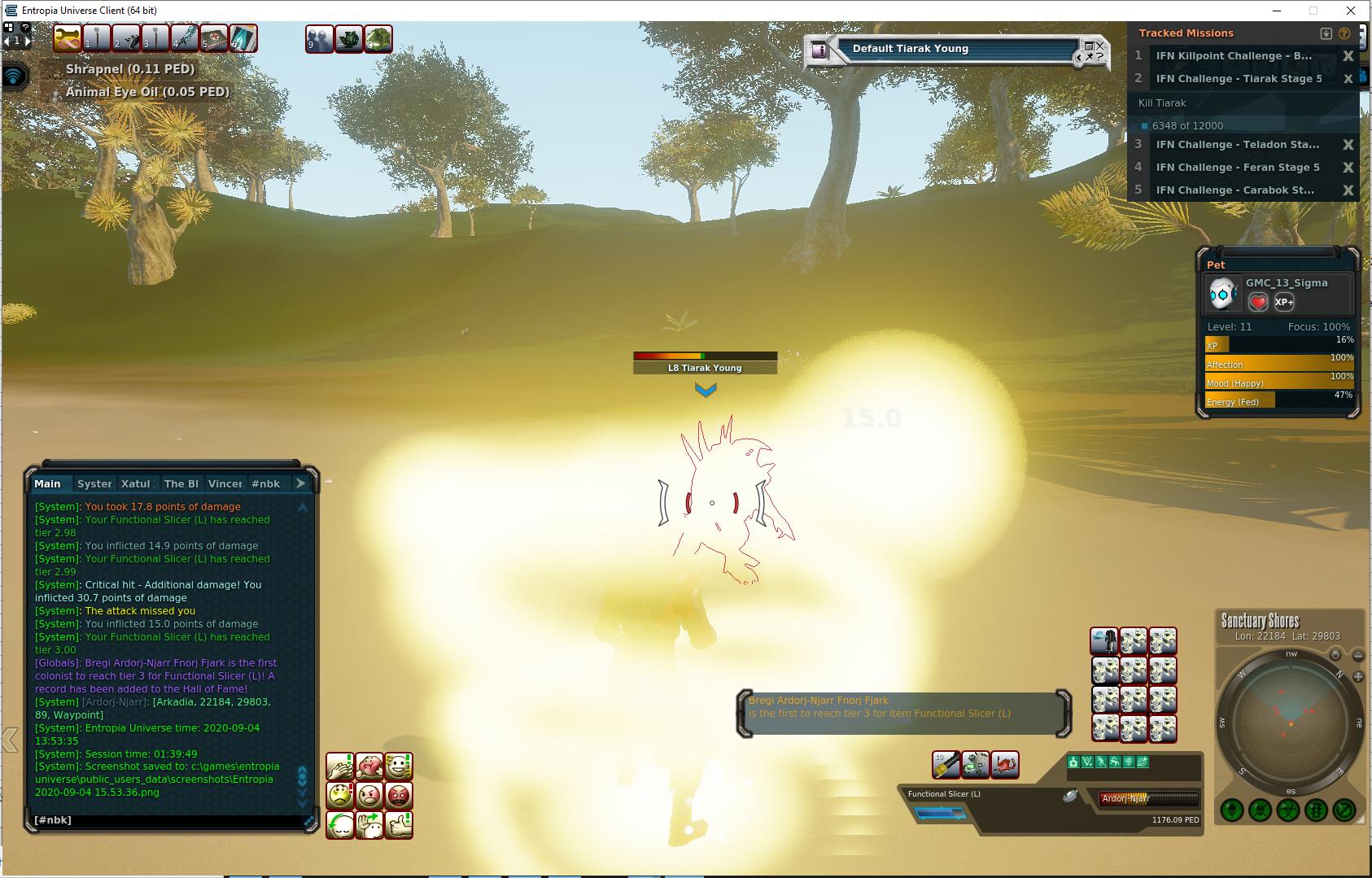Expand IFN Challenge - Carabok tracked mission
Image resolution: width=1372 pixels, height=878 pixels.
[x=1234, y=190]
